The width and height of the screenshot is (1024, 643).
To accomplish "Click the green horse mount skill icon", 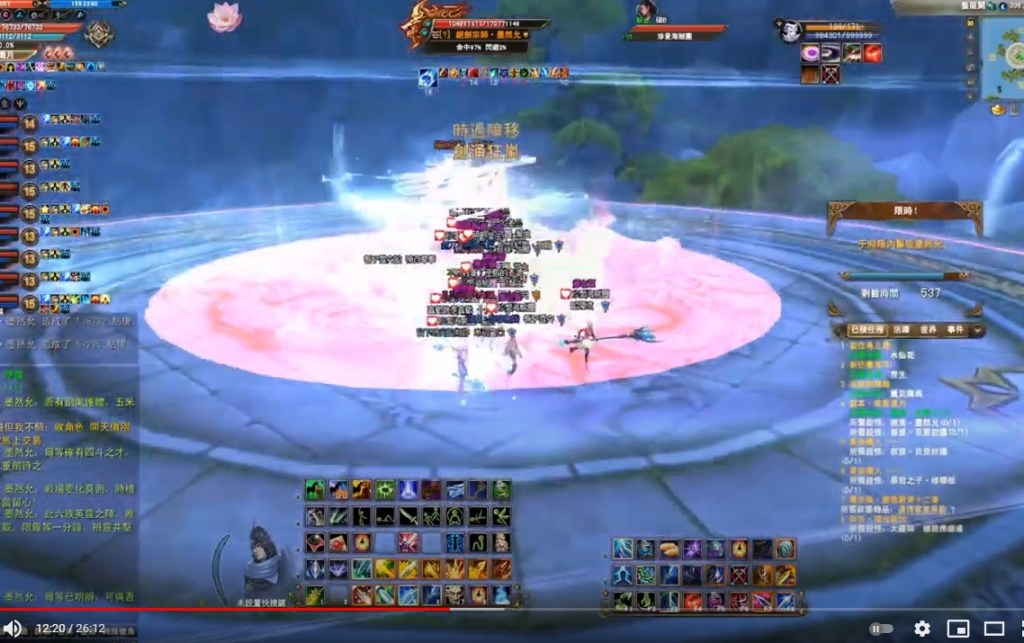I will 315,490.
